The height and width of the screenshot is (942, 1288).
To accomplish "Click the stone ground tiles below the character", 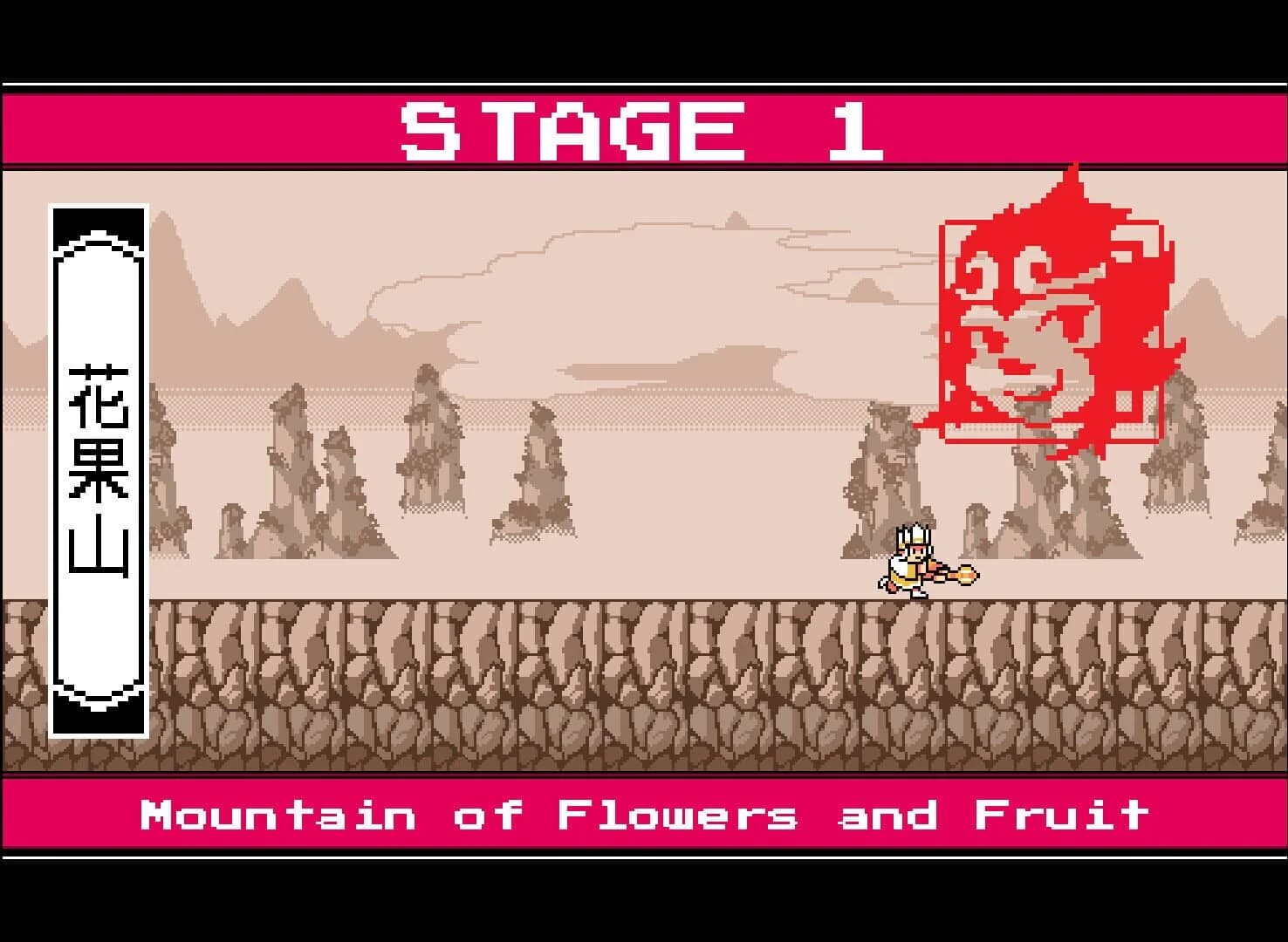I will [x=908, y=680].
